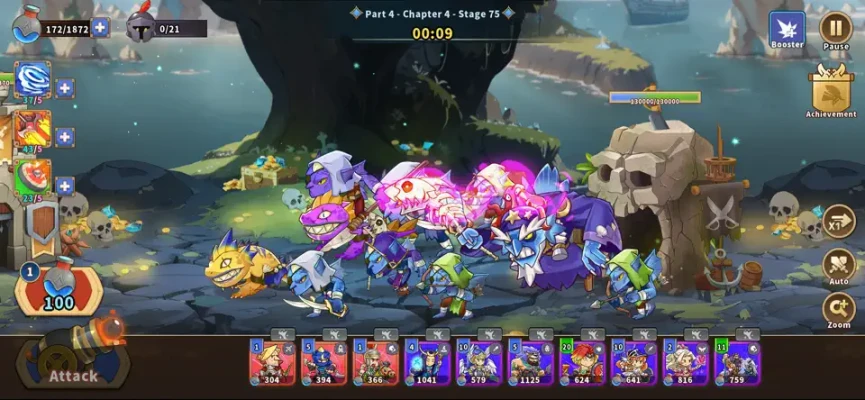Fire the cannon Attack button
Image resolution: width=865 pixels, height=400 pixels.
[70, 362]
